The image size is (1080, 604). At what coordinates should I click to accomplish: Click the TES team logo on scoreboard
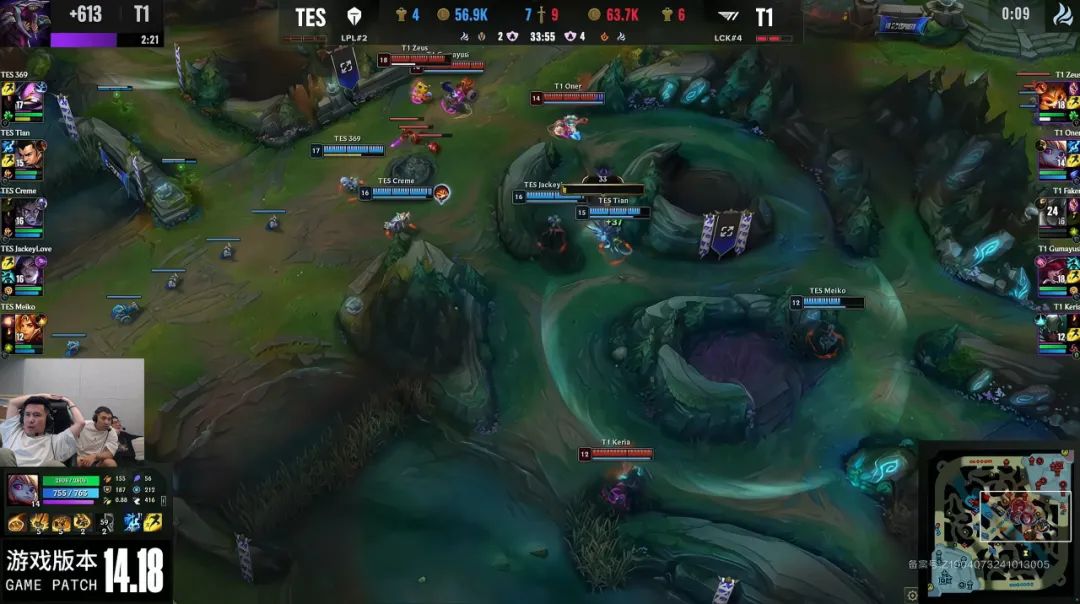point(352,17)
